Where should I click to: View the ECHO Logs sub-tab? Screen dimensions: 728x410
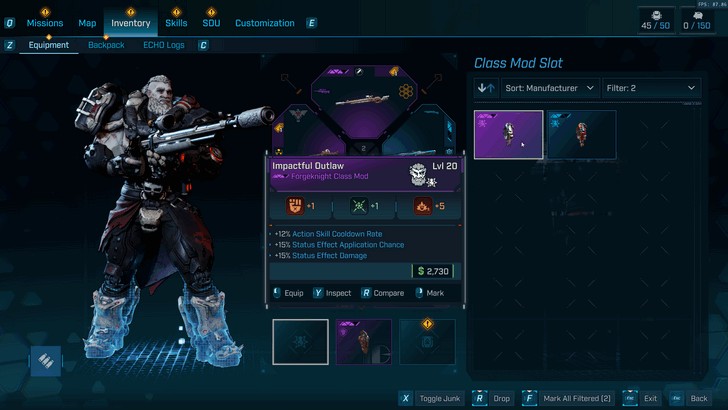(163, 45)
